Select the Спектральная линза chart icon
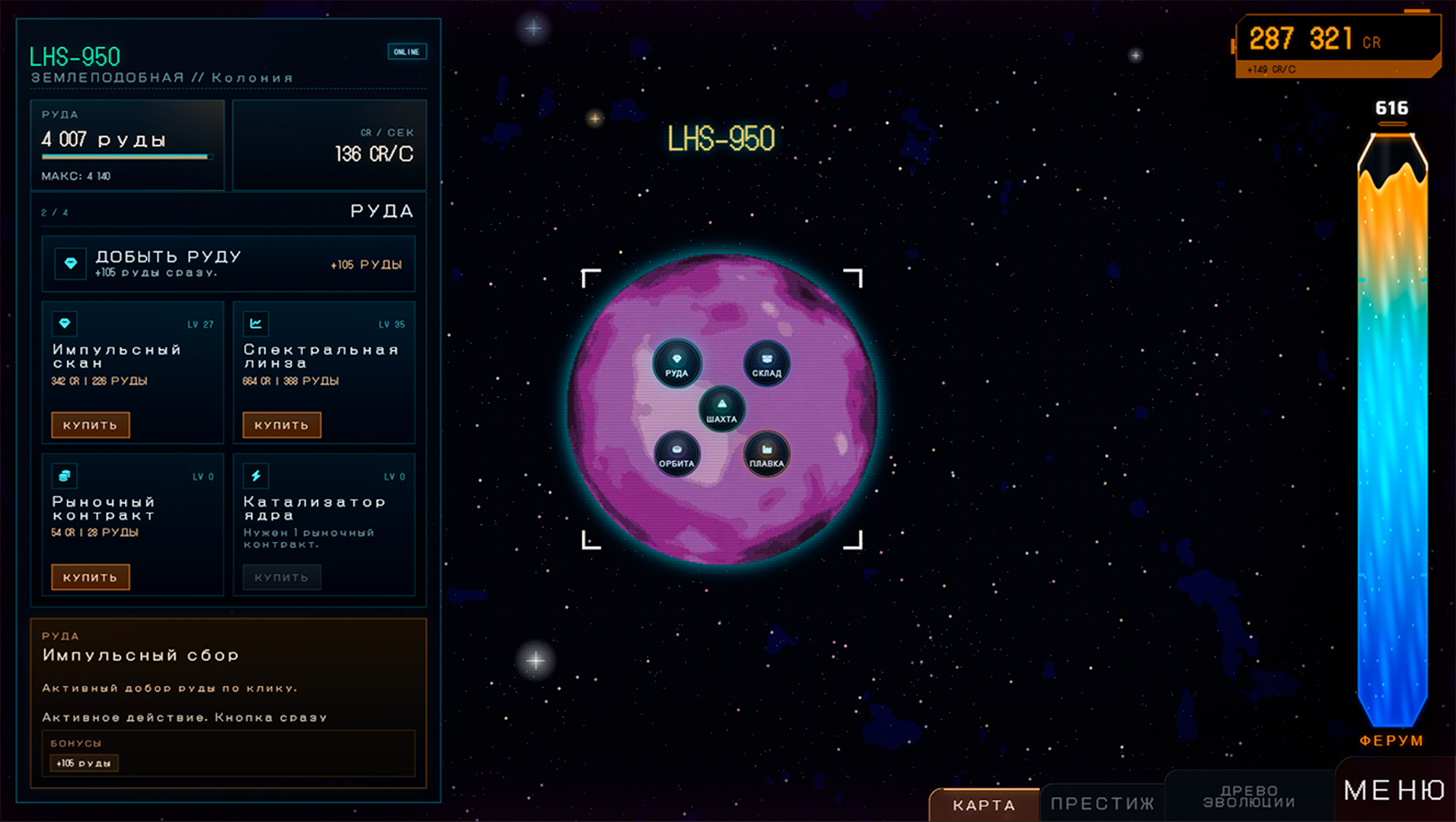Viewport: 1456px width, 822px height. 256,323
